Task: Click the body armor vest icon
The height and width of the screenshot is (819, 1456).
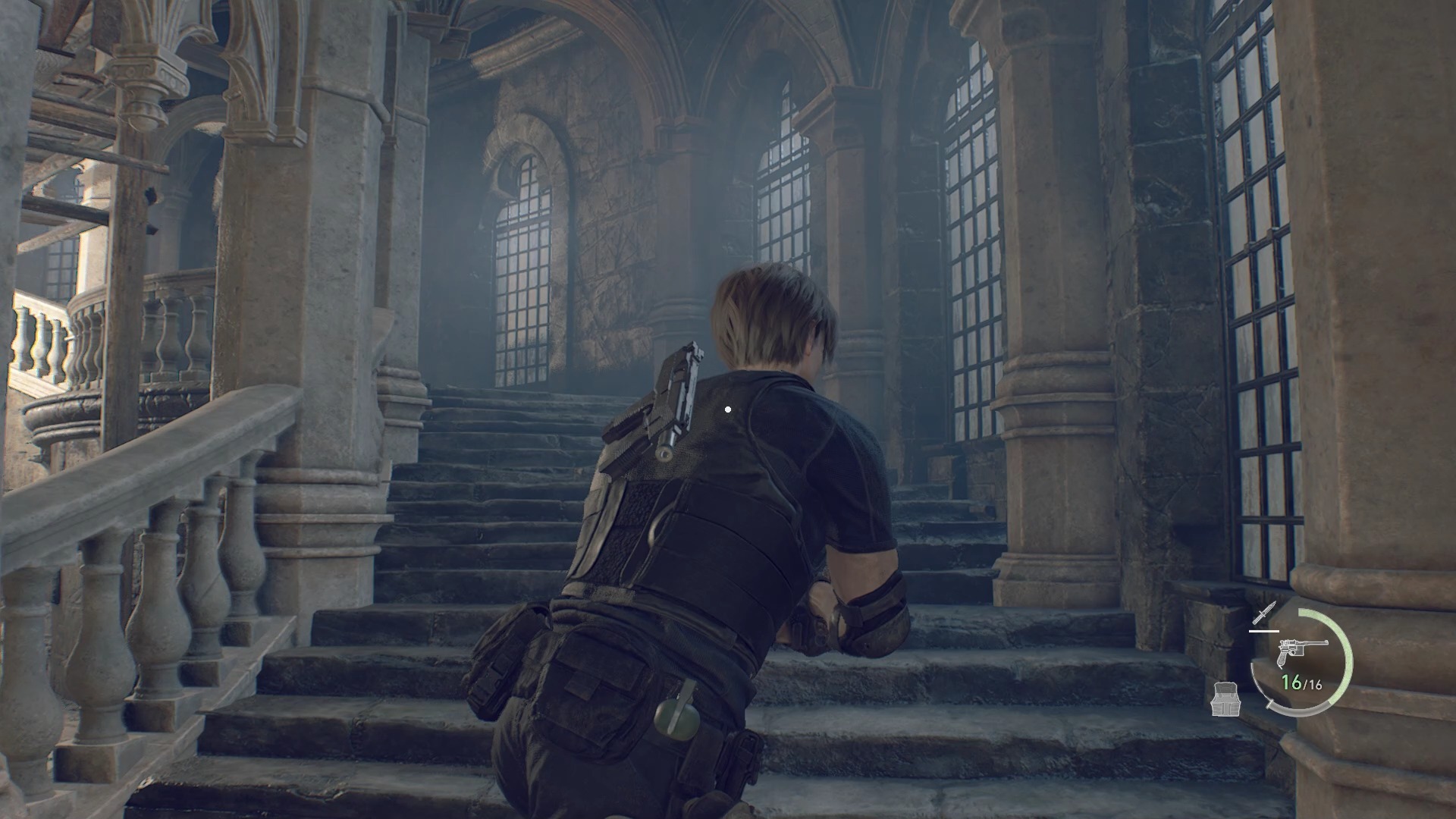Action: point(1226,698)
